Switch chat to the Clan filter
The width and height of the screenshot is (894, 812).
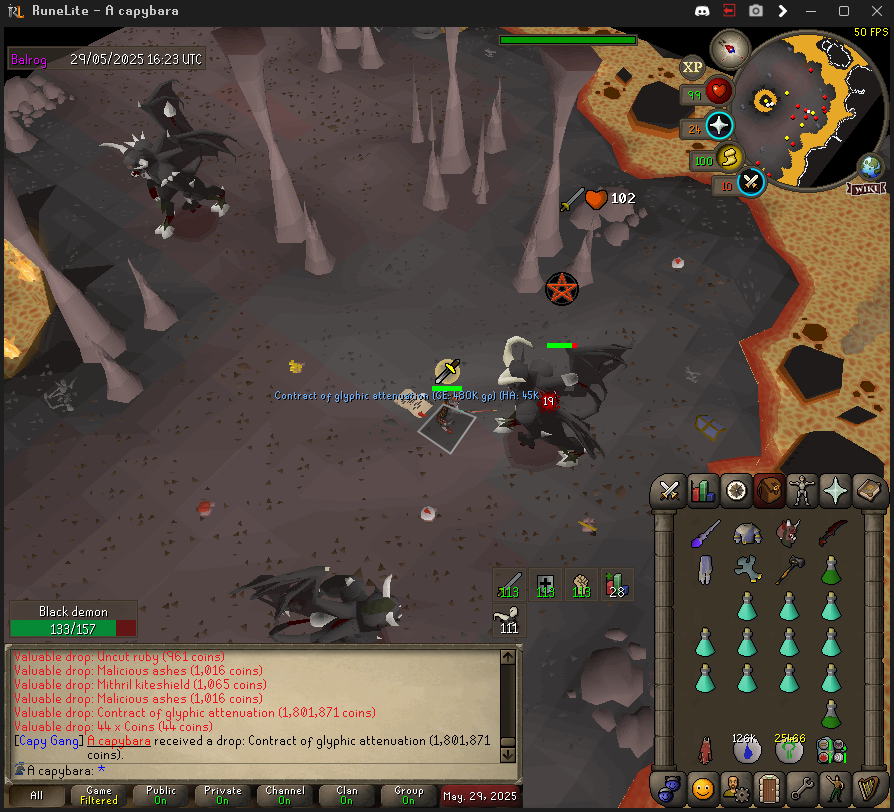click(346, 796)
